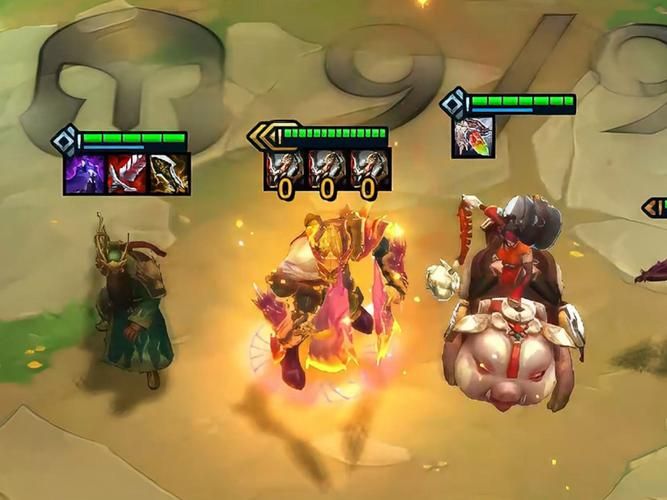Inspect the golden curved blade item icon
This screenshot has width=667, height=500.
click(168, 174)
